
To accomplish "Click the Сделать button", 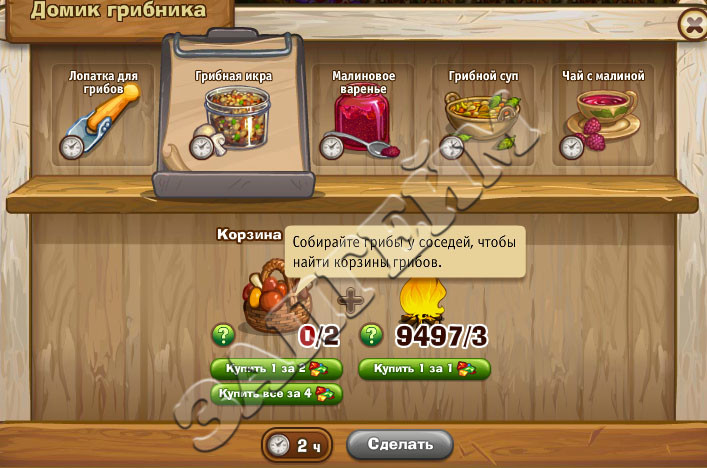I will point(399,444).
